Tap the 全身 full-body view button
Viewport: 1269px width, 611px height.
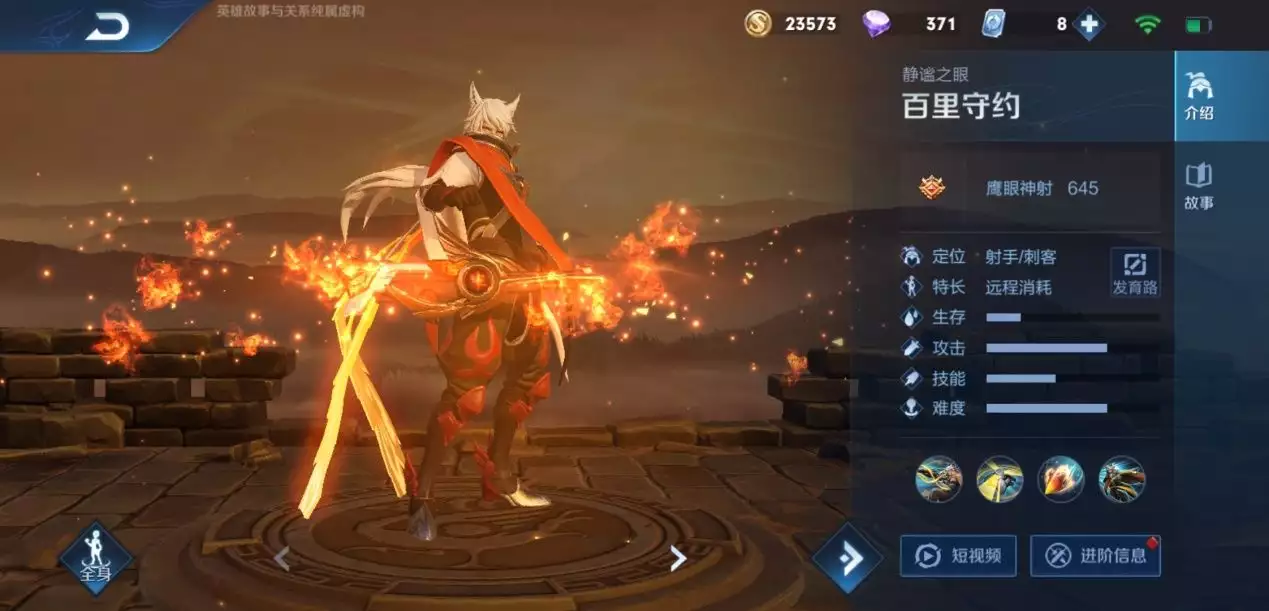[96, 559]
